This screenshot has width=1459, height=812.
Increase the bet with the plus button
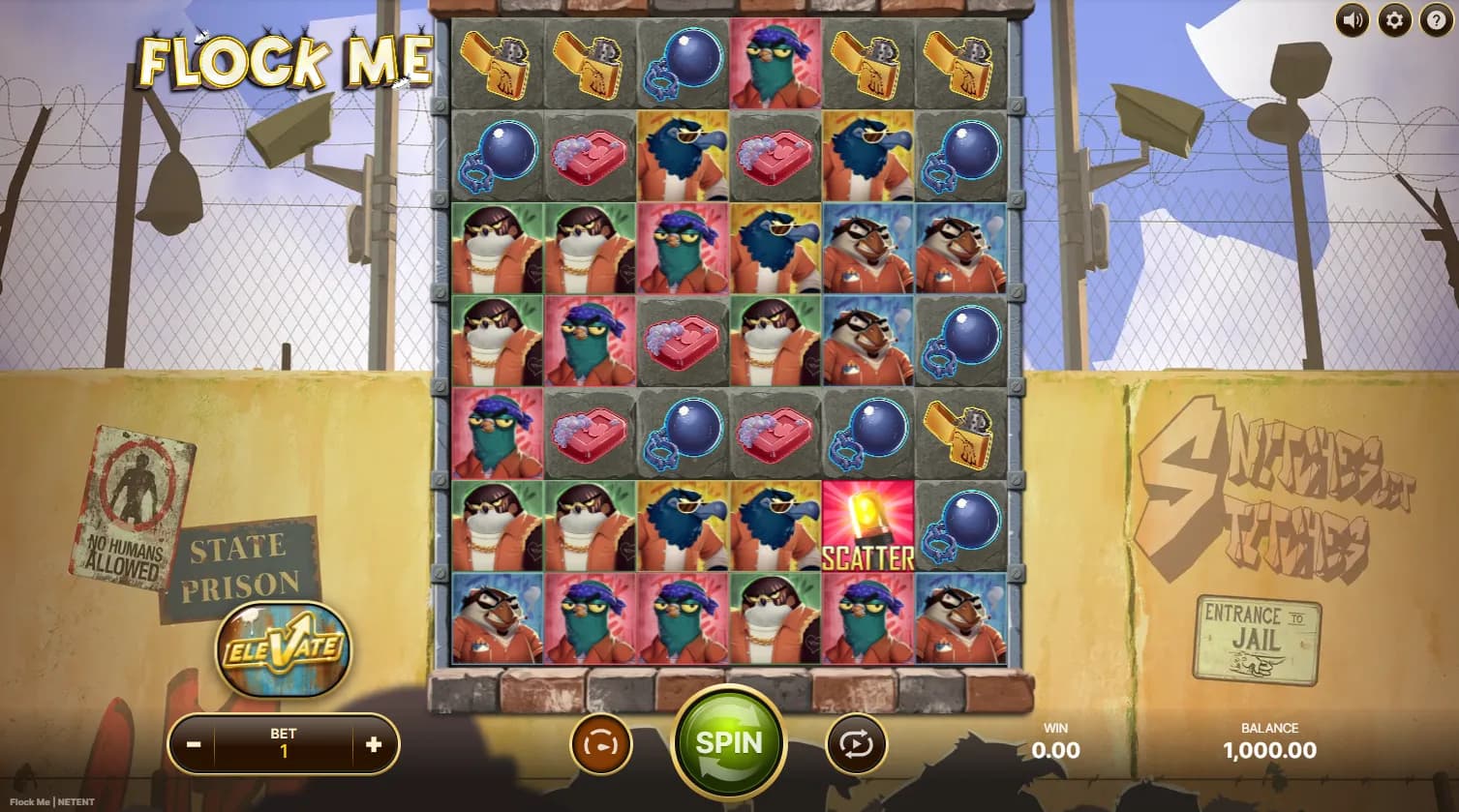(374, 744)
